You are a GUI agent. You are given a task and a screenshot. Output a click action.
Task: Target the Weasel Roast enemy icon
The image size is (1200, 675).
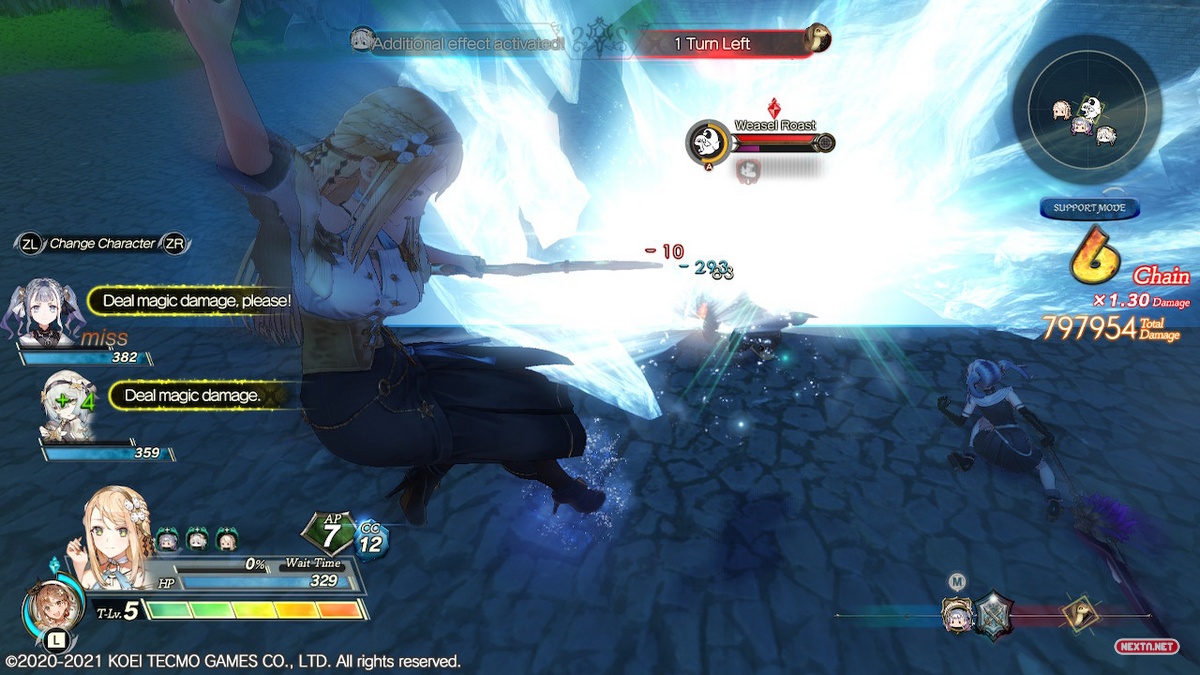tap(707, 142)
